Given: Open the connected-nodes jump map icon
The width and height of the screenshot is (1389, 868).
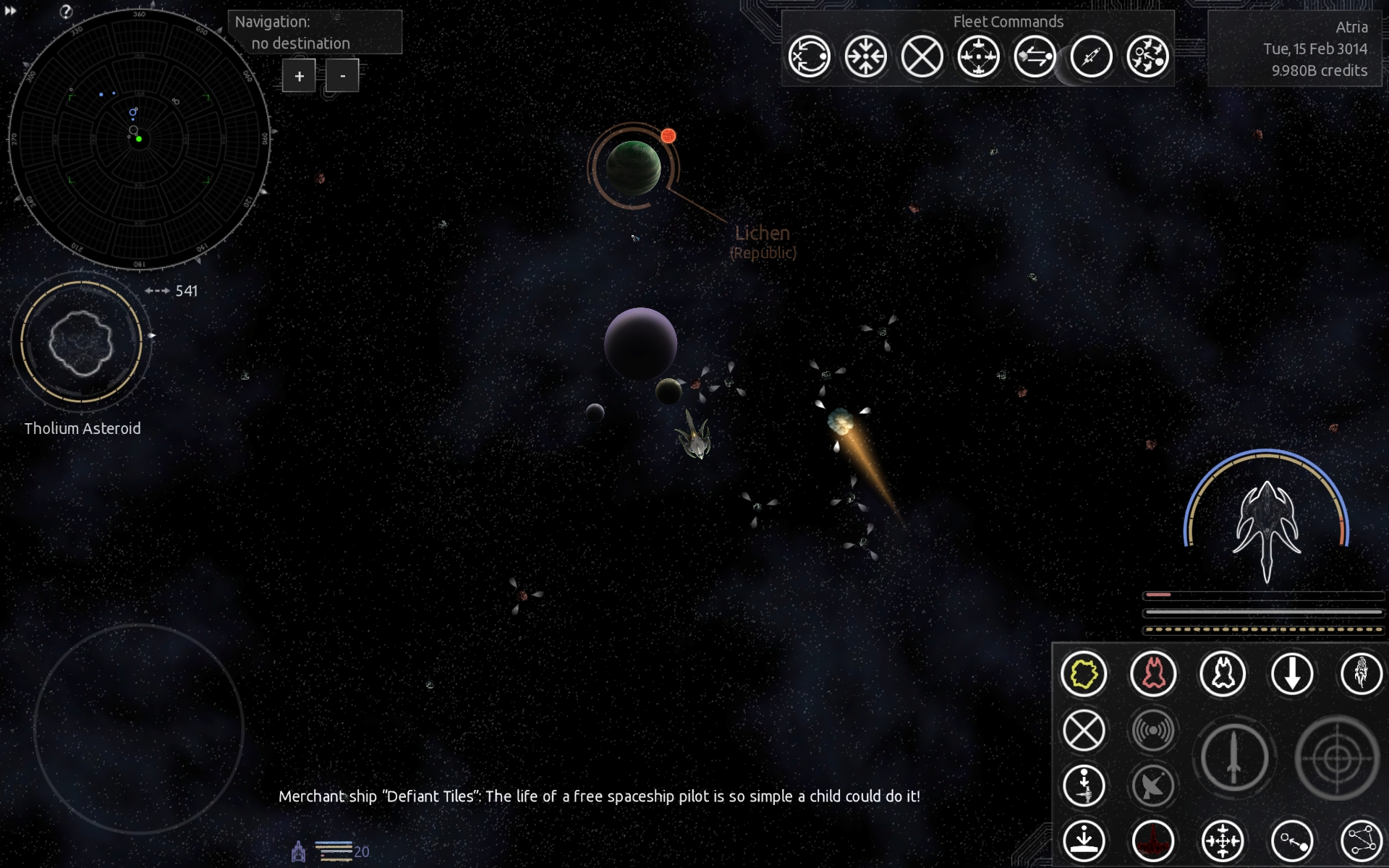Looking at the screenshot, I should tap(1362, 841).
